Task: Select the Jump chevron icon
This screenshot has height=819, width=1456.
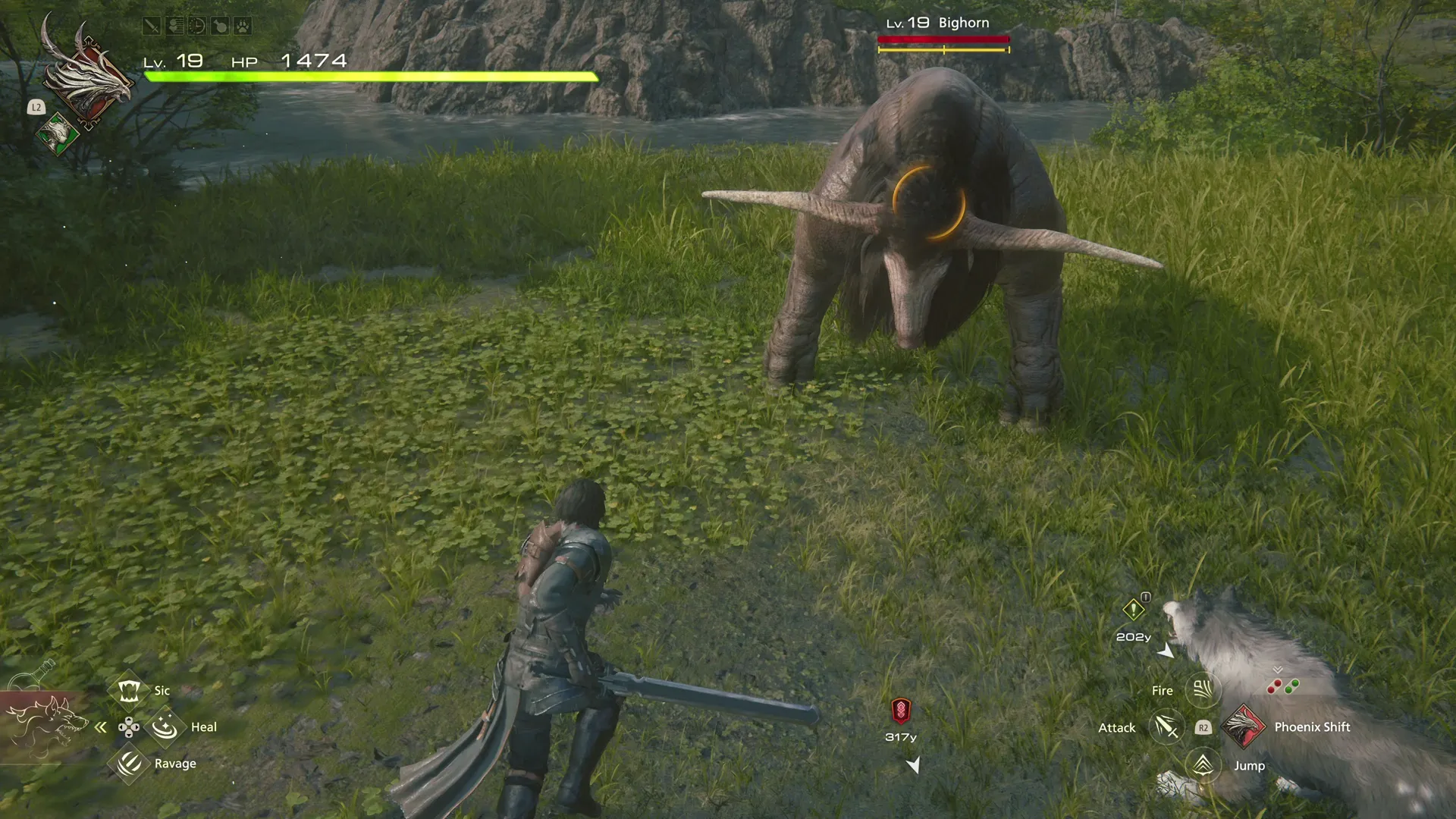Action: point(1202,765)
